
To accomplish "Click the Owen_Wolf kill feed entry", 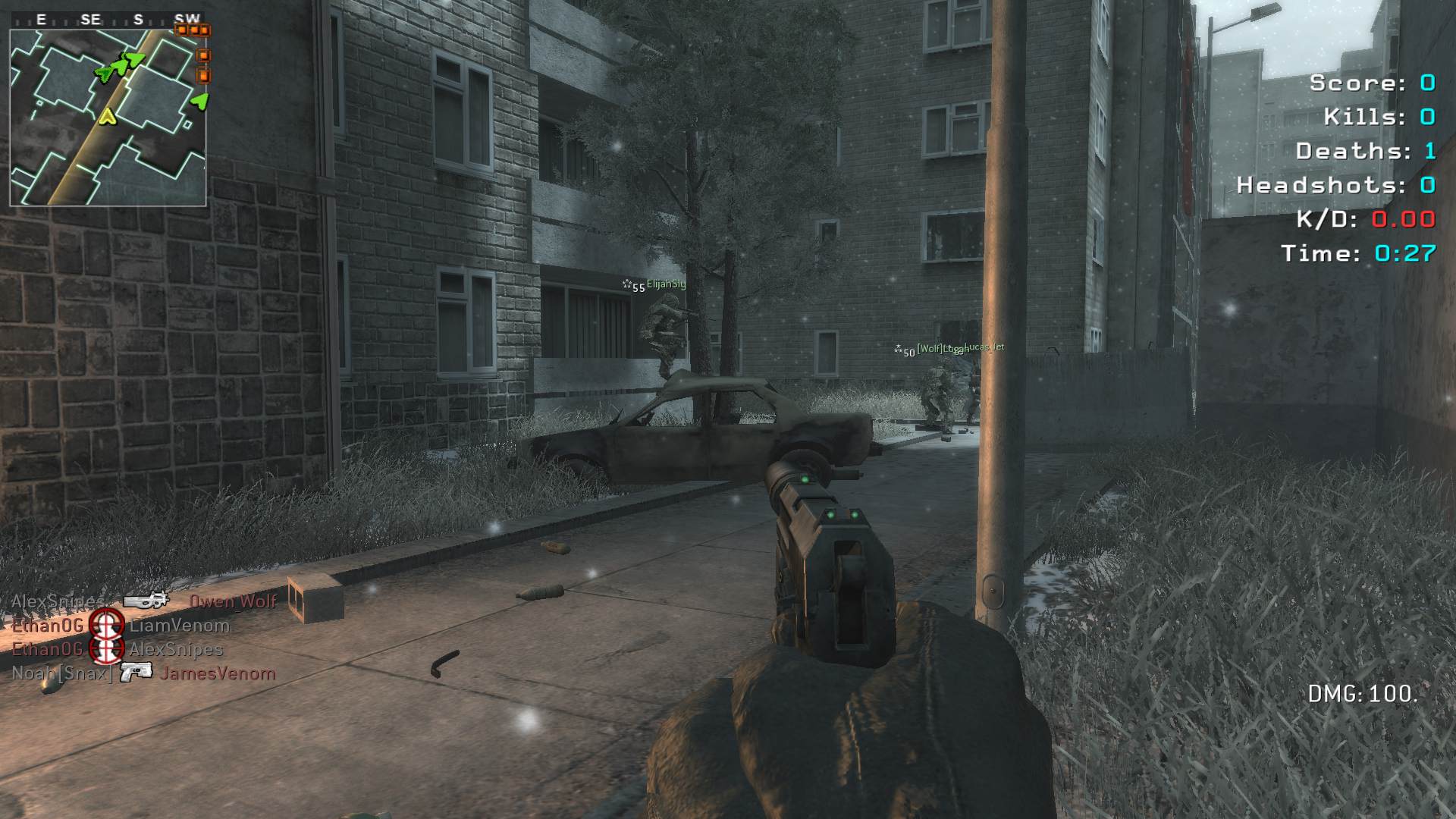I will tap(233, 601).
